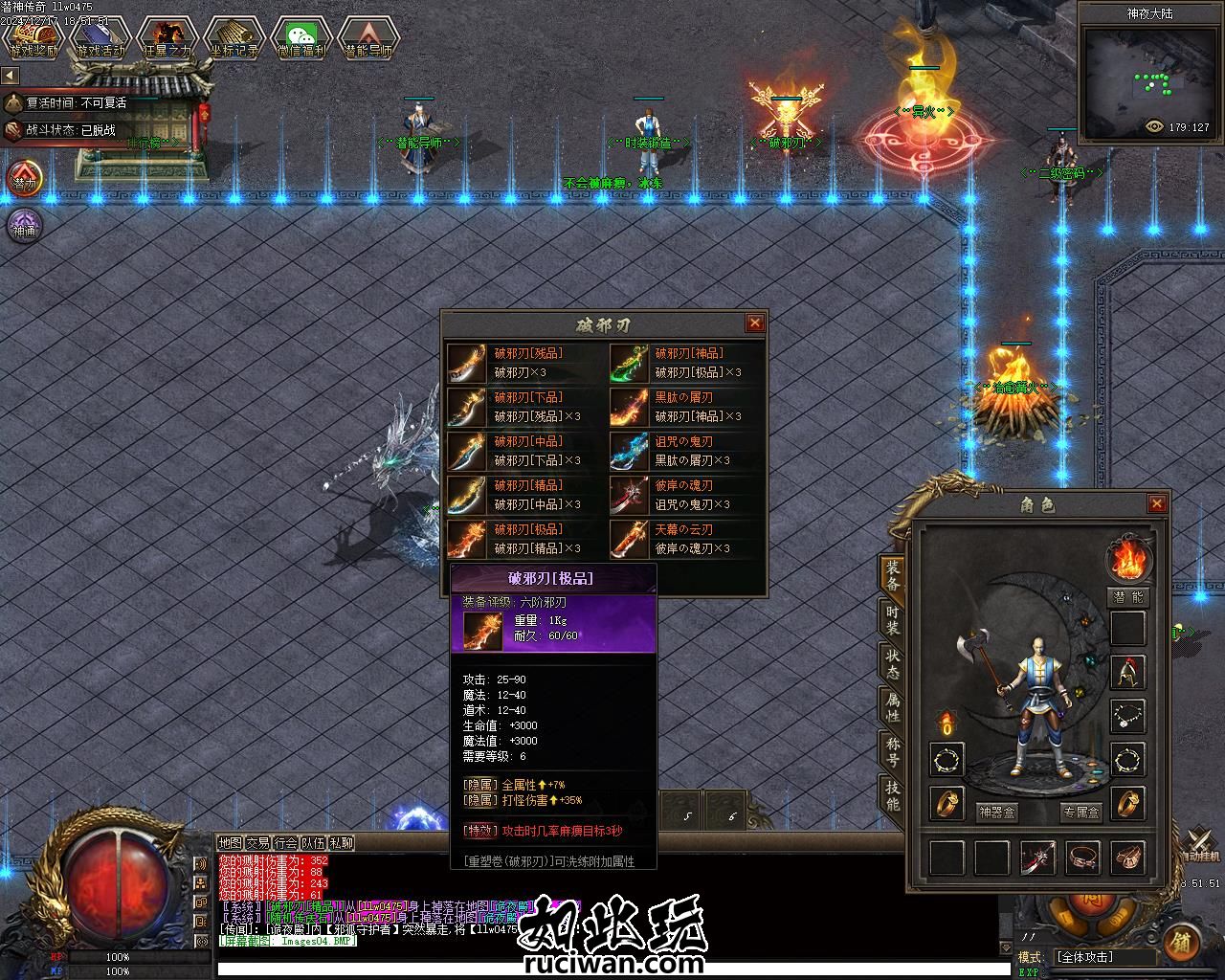
Task: Open the 微信福利 WeChat bonus icon
Action: (x=301, y=39)
